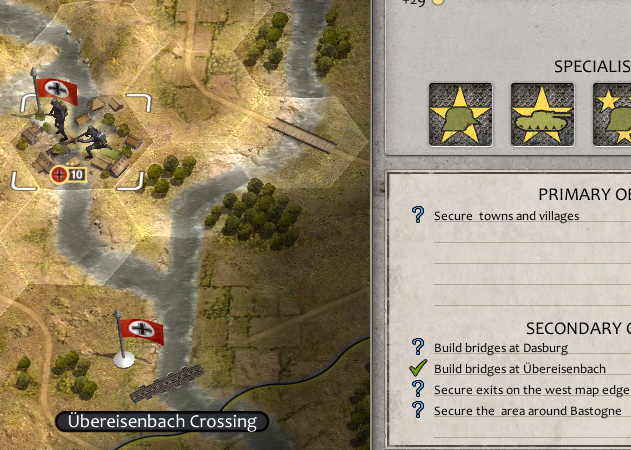This screenshot has width=631, height=450.
Task: Select the Secure area around Bastogne objective
Action: (x=527, y=411)
